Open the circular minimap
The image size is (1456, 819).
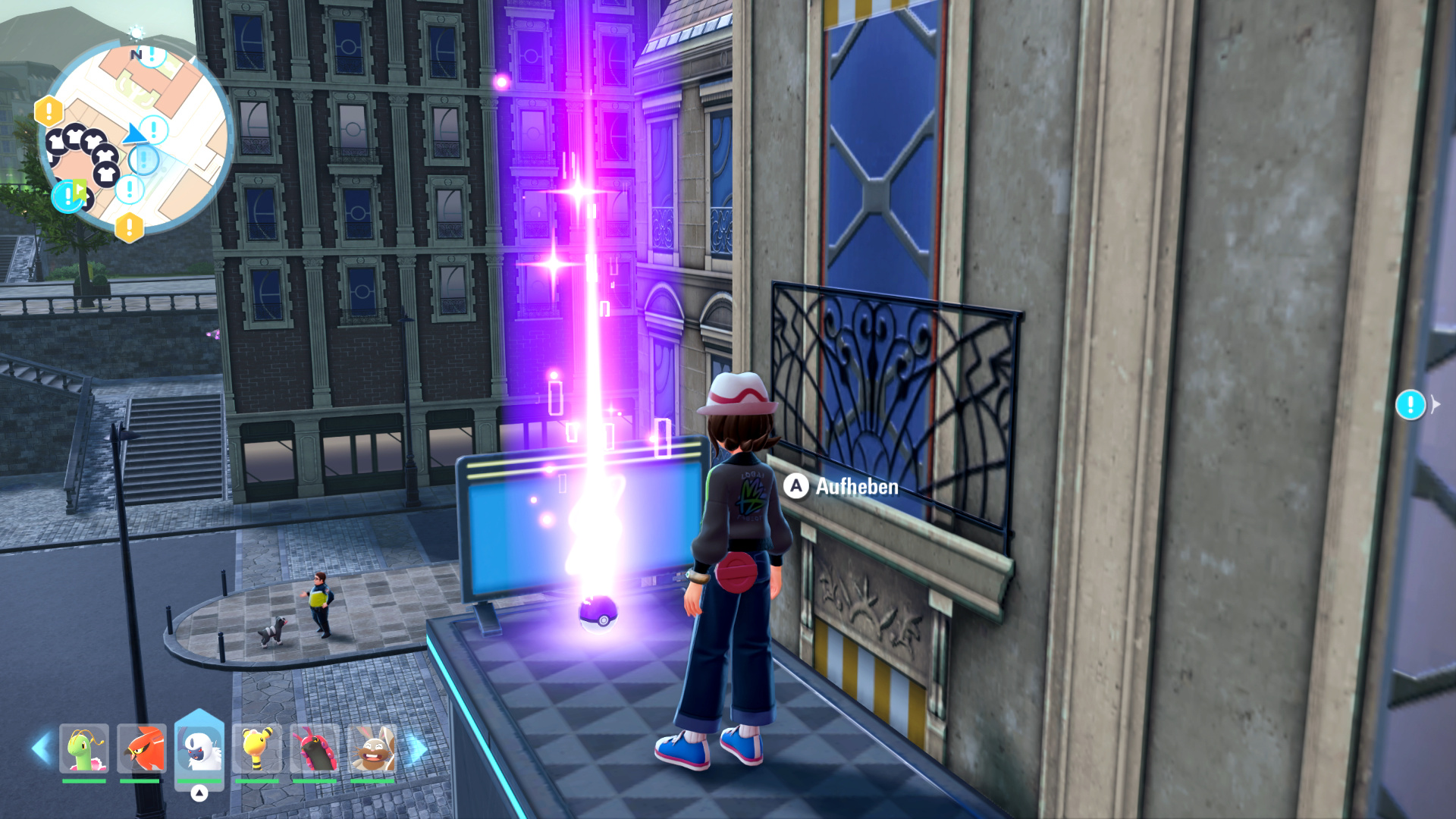point(136,136)
